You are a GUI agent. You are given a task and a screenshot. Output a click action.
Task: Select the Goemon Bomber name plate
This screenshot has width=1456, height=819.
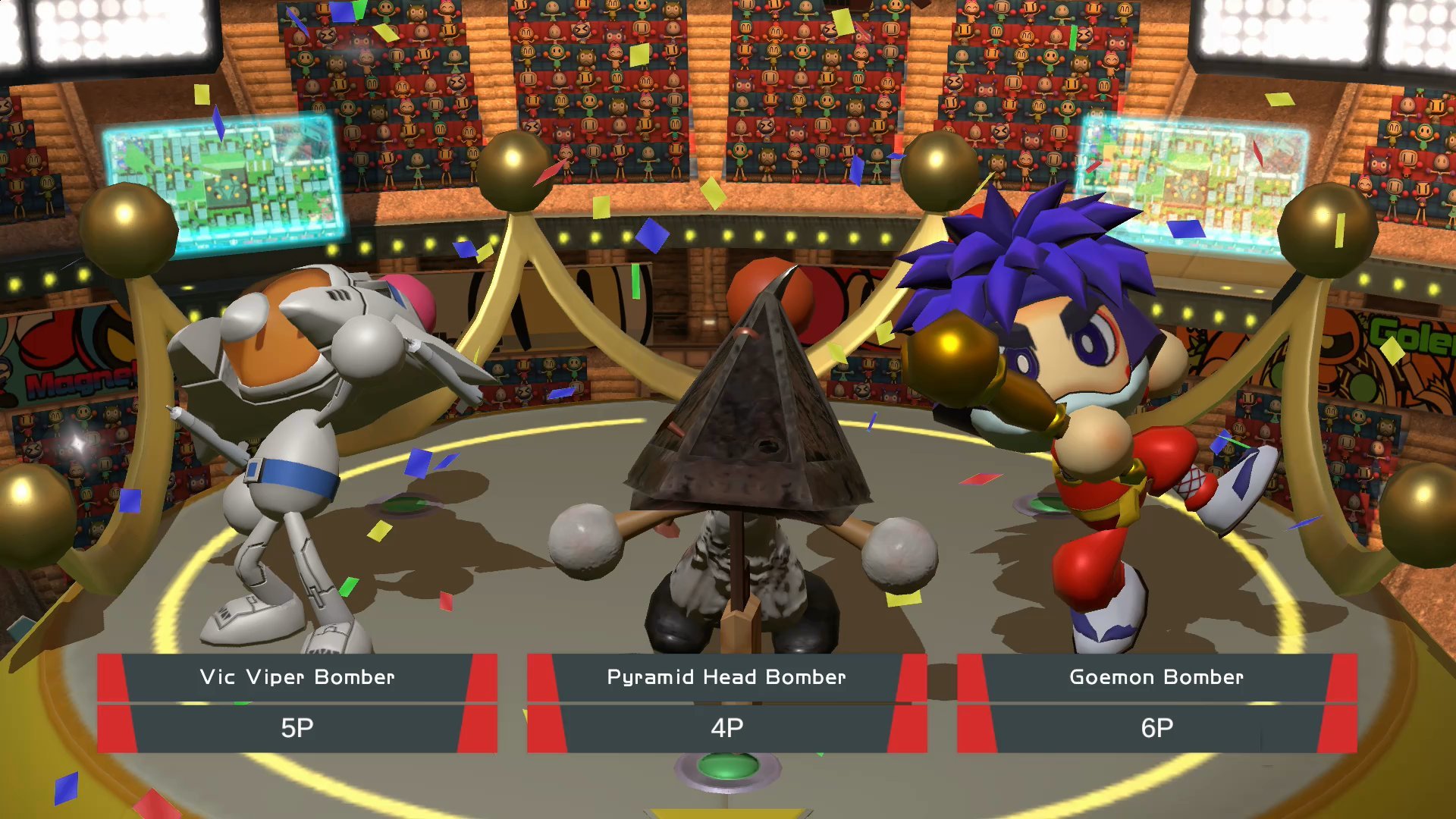tap(1156, 677)
